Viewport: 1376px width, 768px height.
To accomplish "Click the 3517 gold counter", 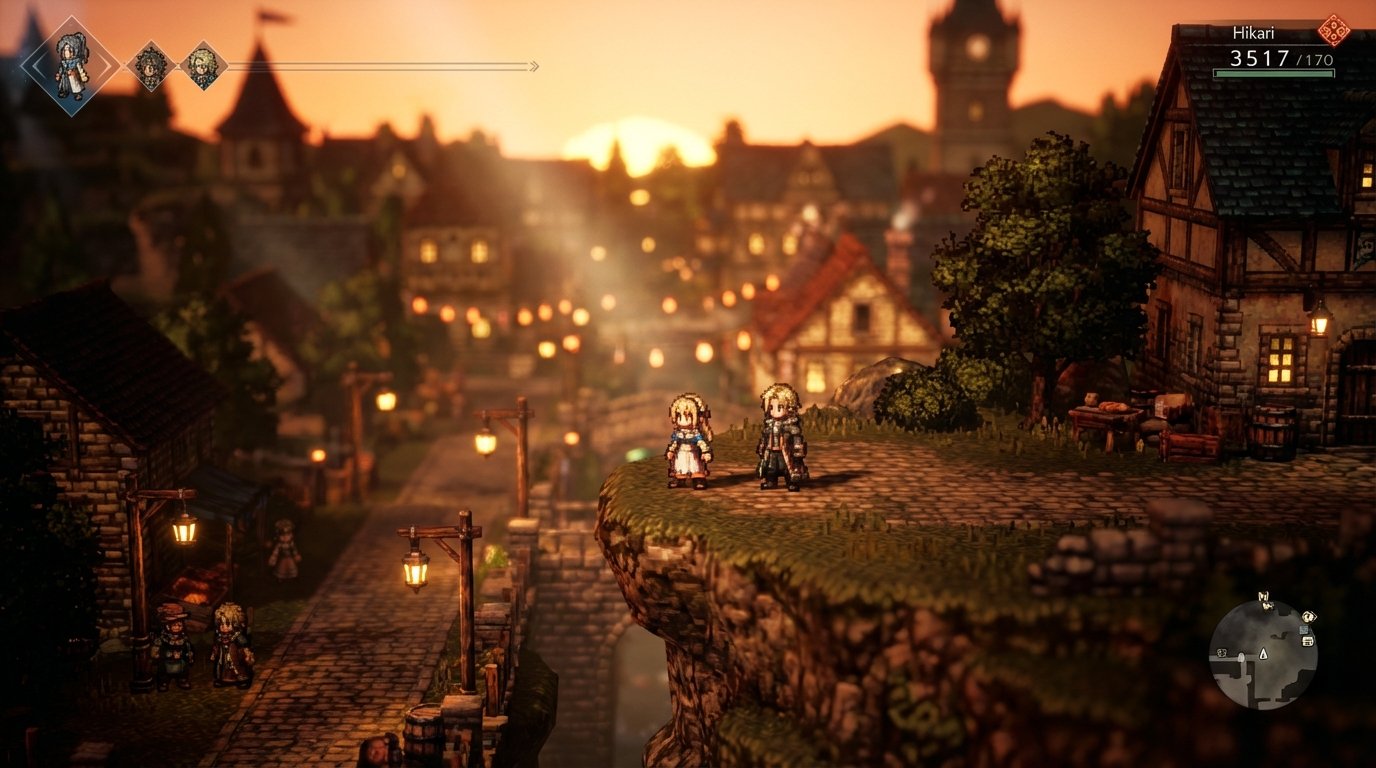I will tap(1260, 57).
